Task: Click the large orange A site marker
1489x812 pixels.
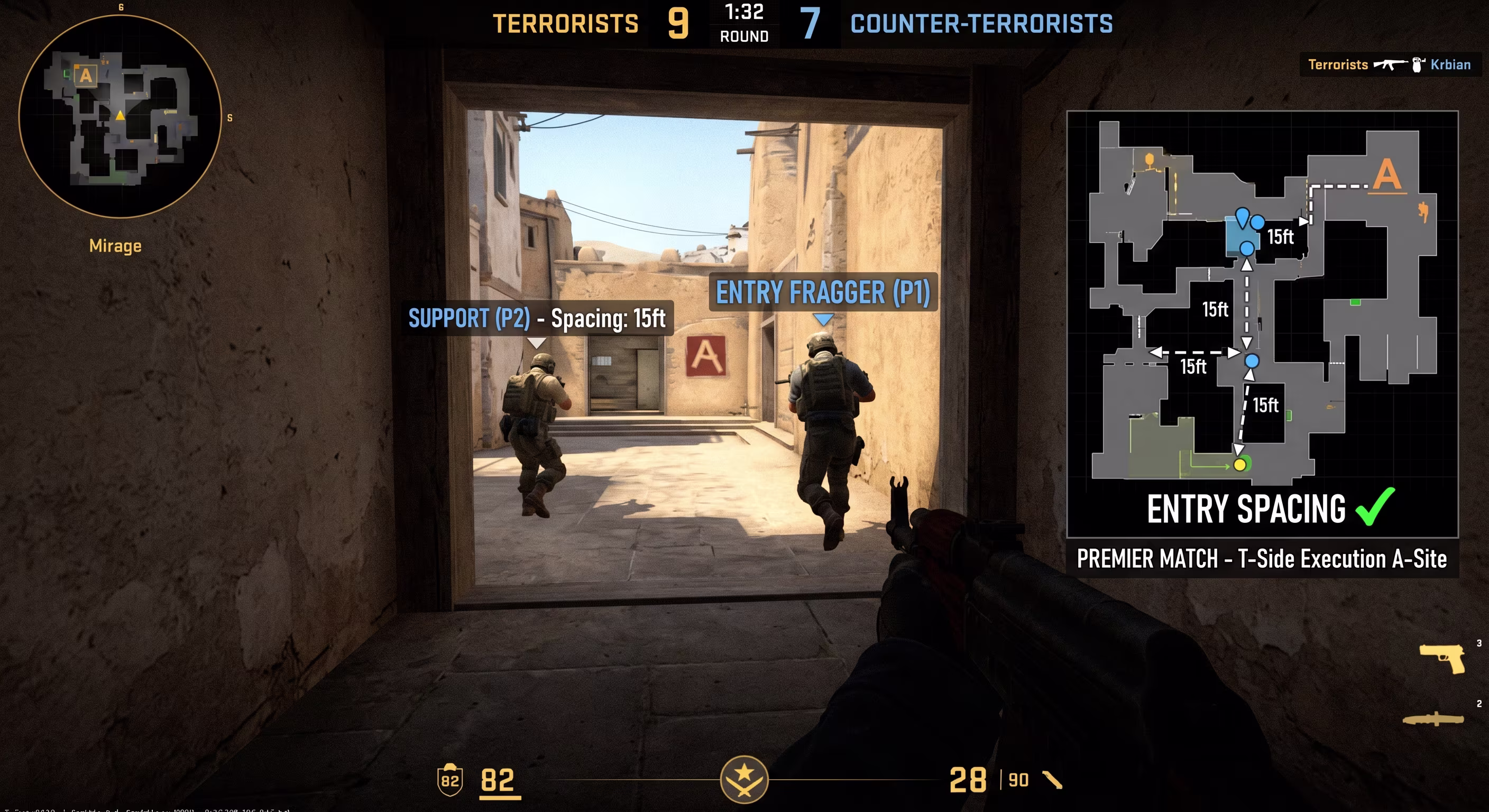Action: click(1387, 175)
